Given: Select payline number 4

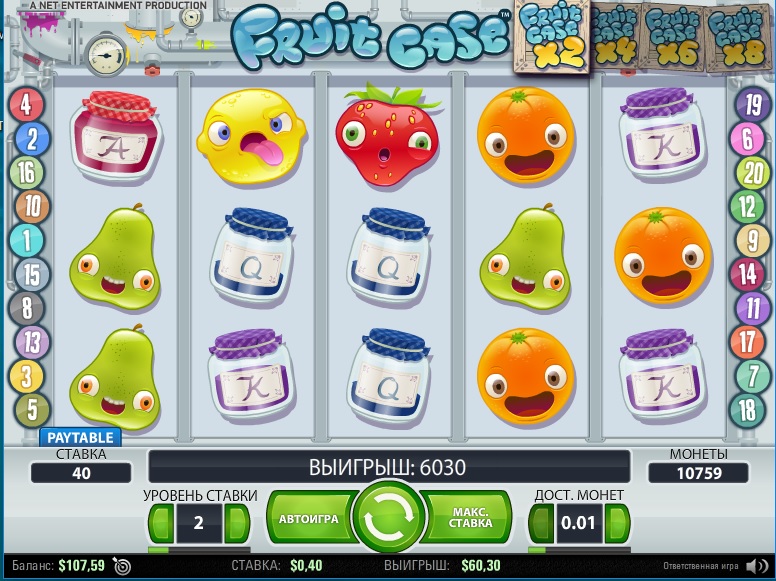Looking at the screenshot, I should pyautogui.click(x=27, y=103).
